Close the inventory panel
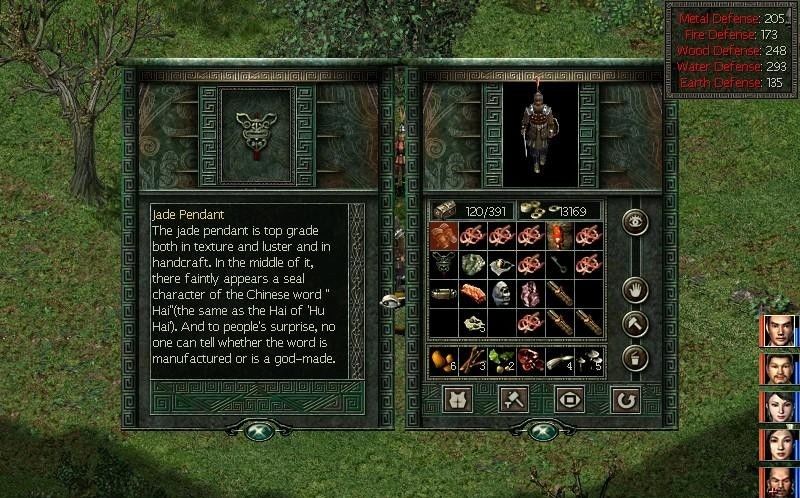Image resolution: width=800 pixels, height=498 pixels. pos(540,431)
